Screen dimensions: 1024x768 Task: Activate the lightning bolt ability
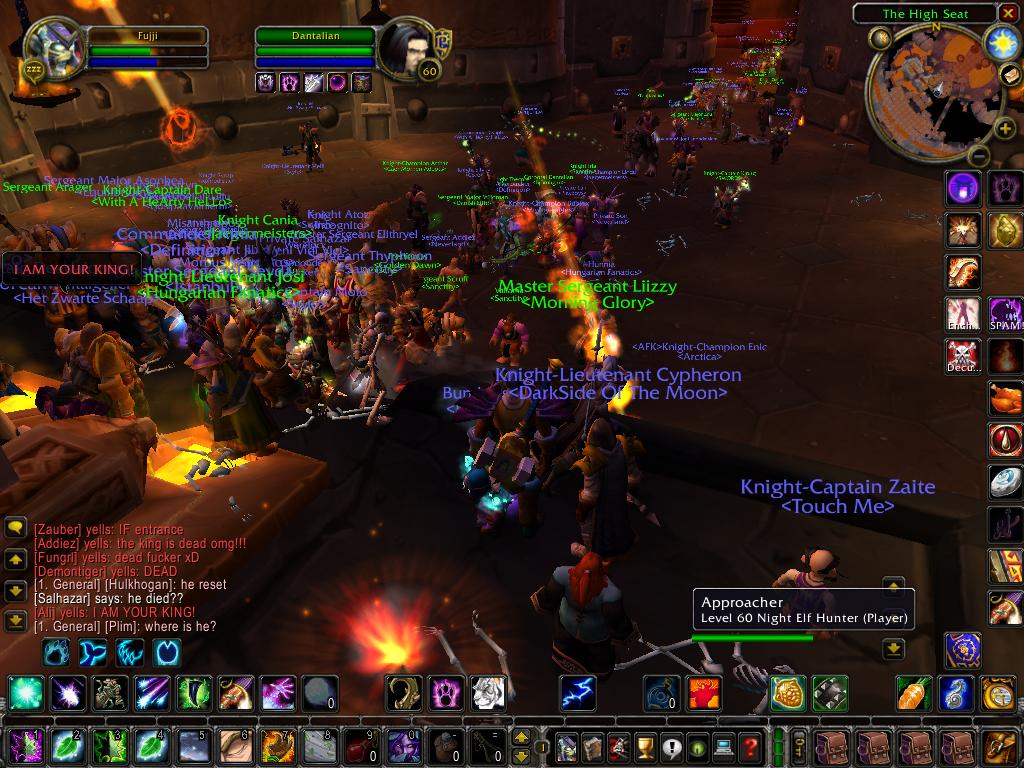point(578,692)
